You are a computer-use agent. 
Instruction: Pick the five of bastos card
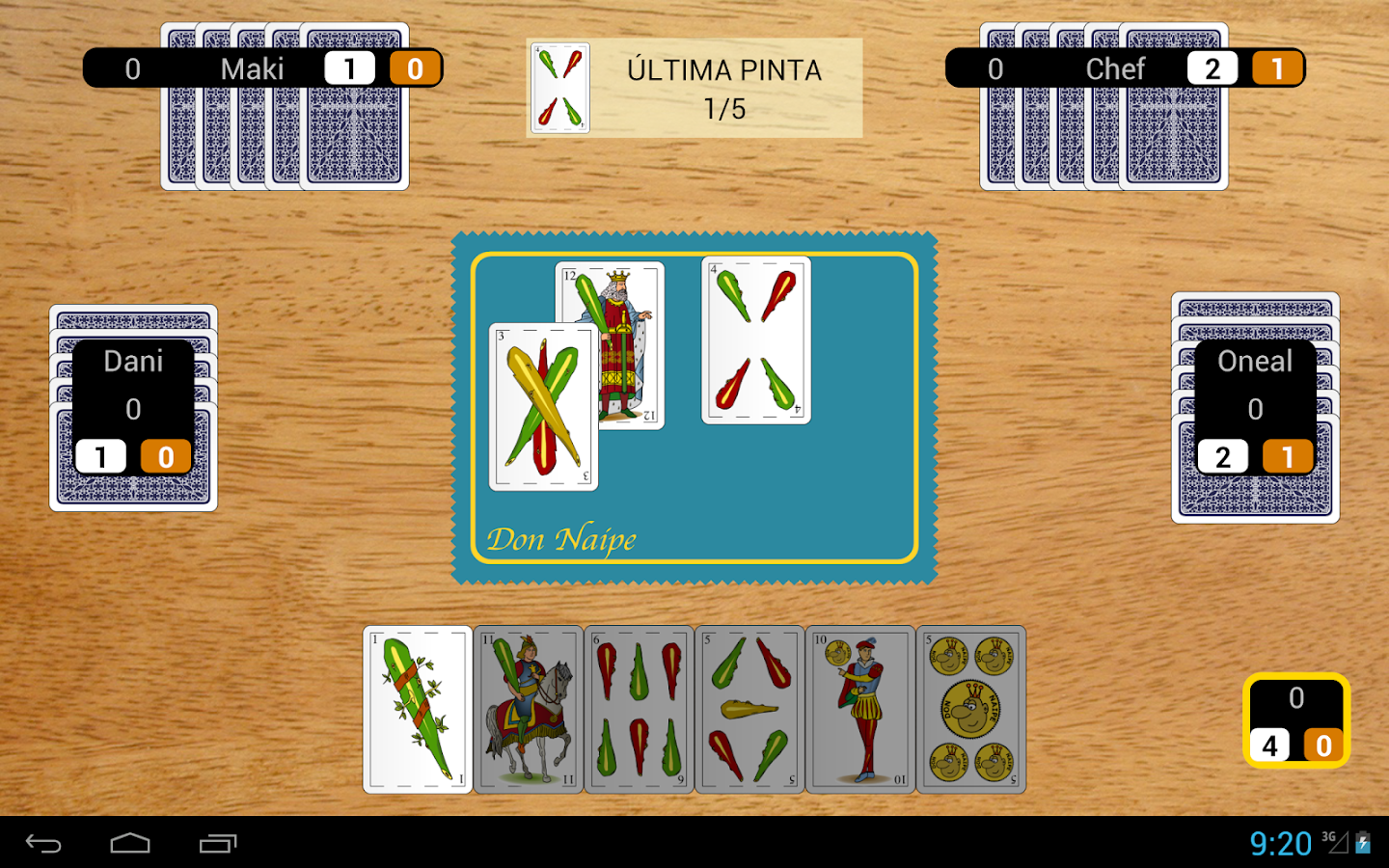(x=749, y=710)
